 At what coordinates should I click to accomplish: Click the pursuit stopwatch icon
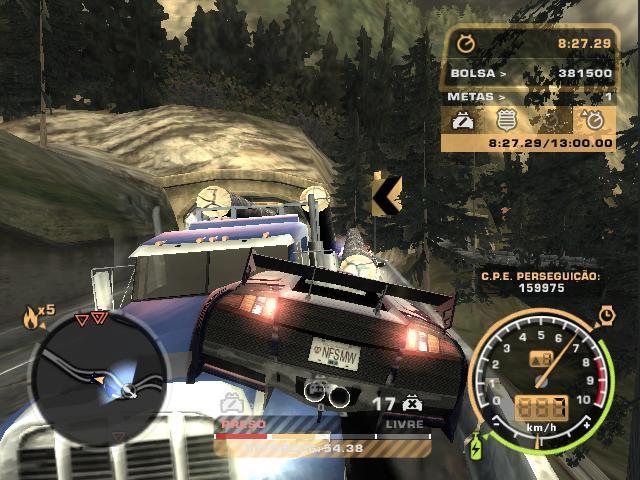(x=463, y=44)
